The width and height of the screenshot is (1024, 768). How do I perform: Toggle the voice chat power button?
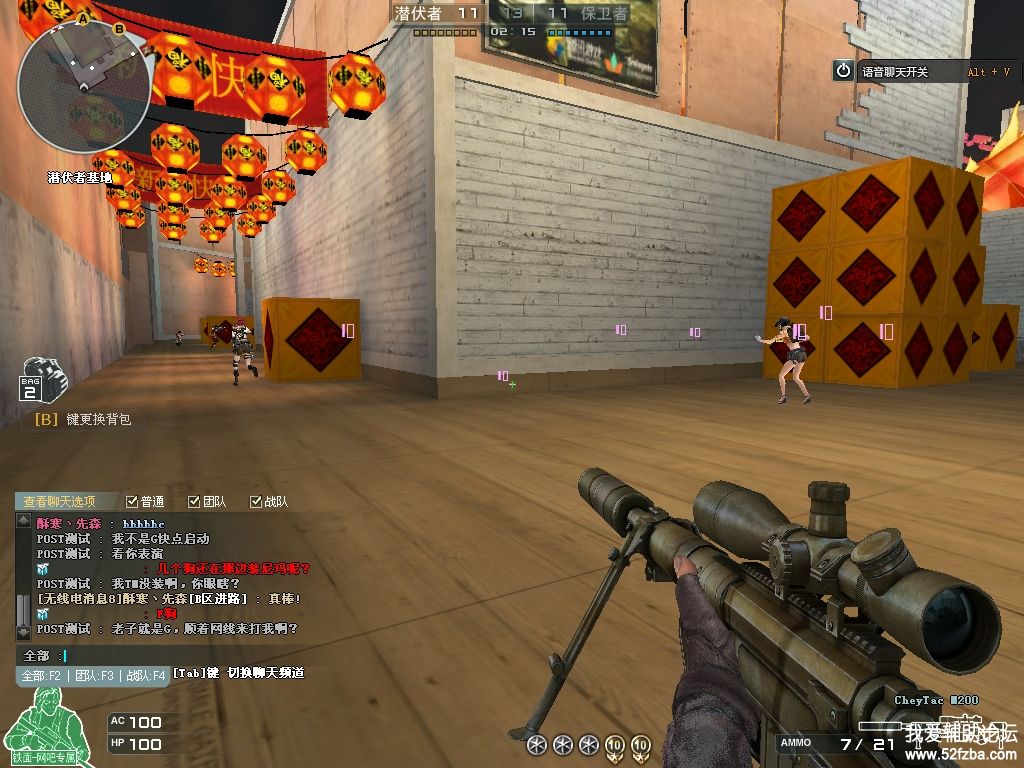pos(843,70)
